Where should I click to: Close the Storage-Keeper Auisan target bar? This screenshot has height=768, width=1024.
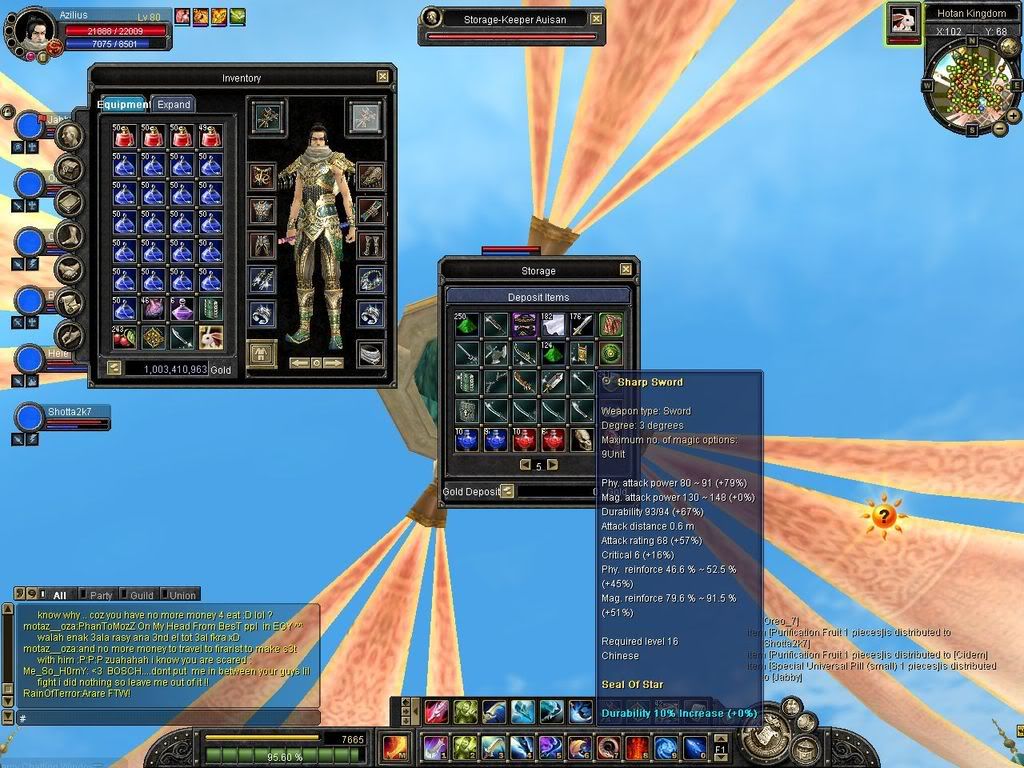tap(596, 18)
